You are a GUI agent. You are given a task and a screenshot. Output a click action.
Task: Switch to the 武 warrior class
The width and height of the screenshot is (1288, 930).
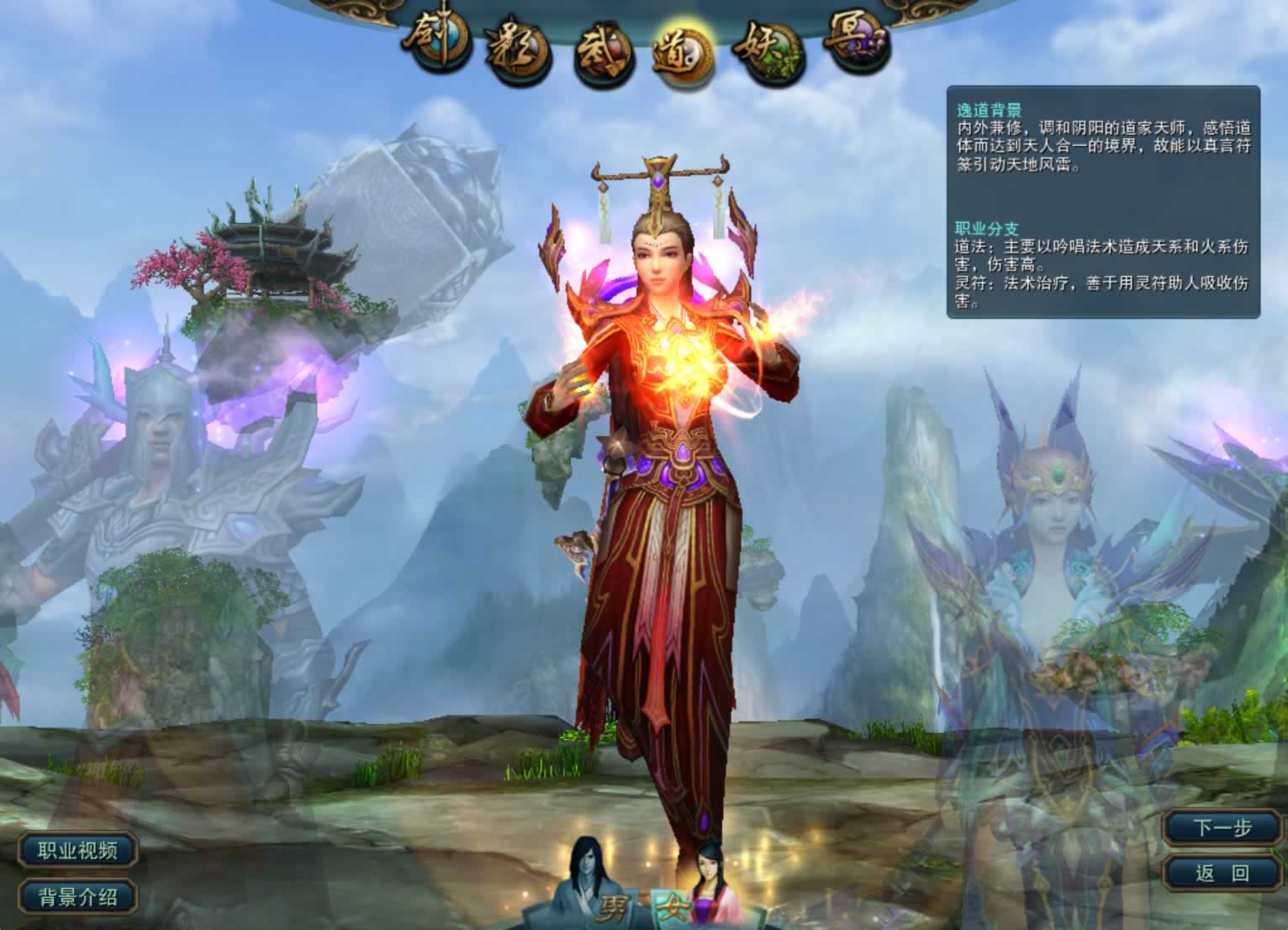602,55
